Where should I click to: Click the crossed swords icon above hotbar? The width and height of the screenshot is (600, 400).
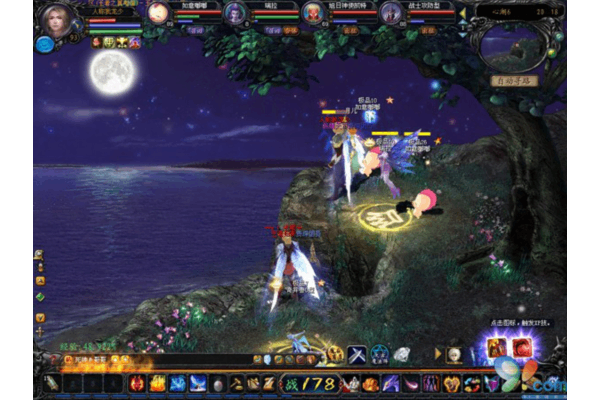click(356, 354)
